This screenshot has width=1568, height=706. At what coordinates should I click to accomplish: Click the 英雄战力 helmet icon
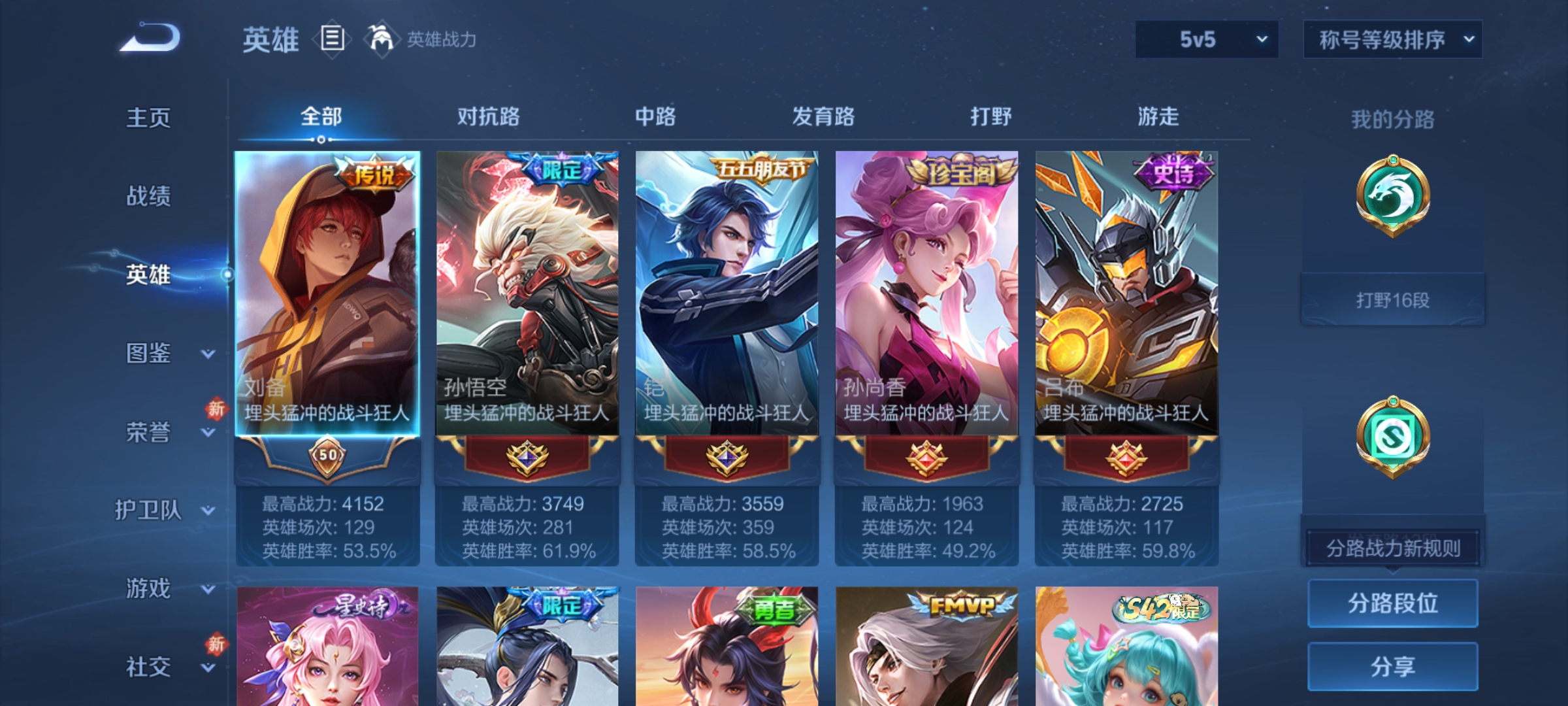tap(378, 39)
